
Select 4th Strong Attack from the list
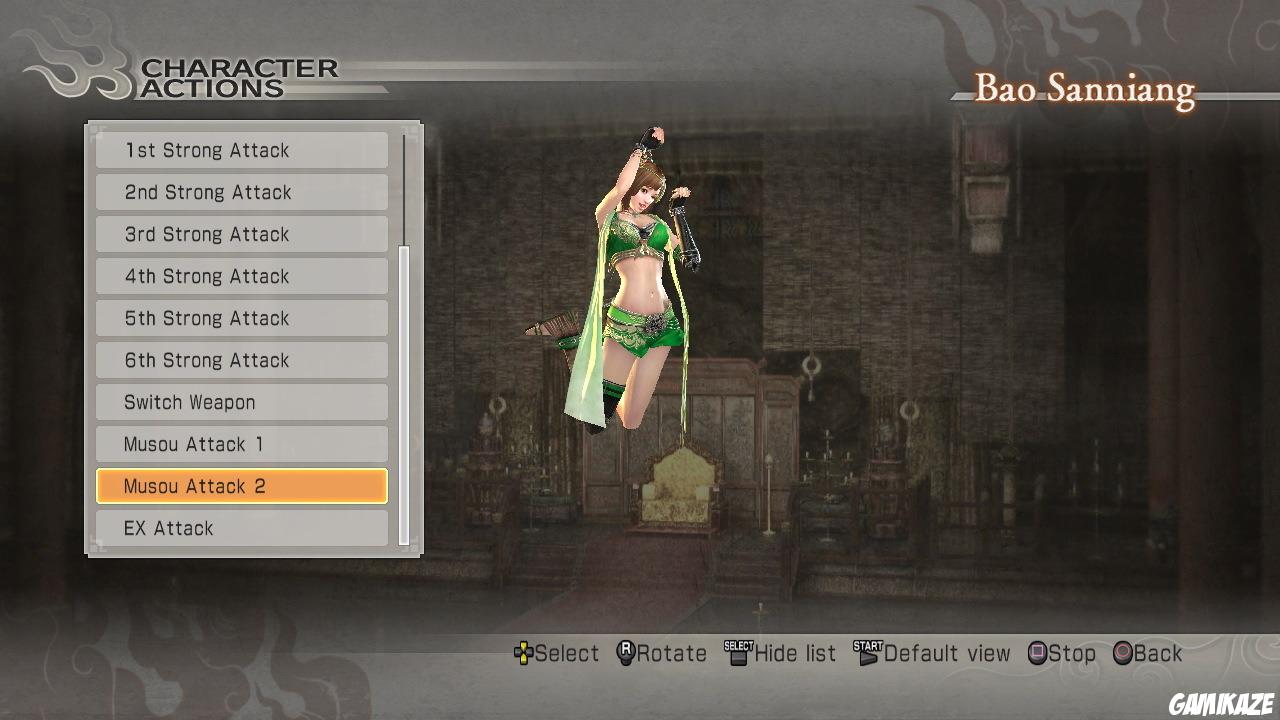pyautogui.click(x=241, y=276)
